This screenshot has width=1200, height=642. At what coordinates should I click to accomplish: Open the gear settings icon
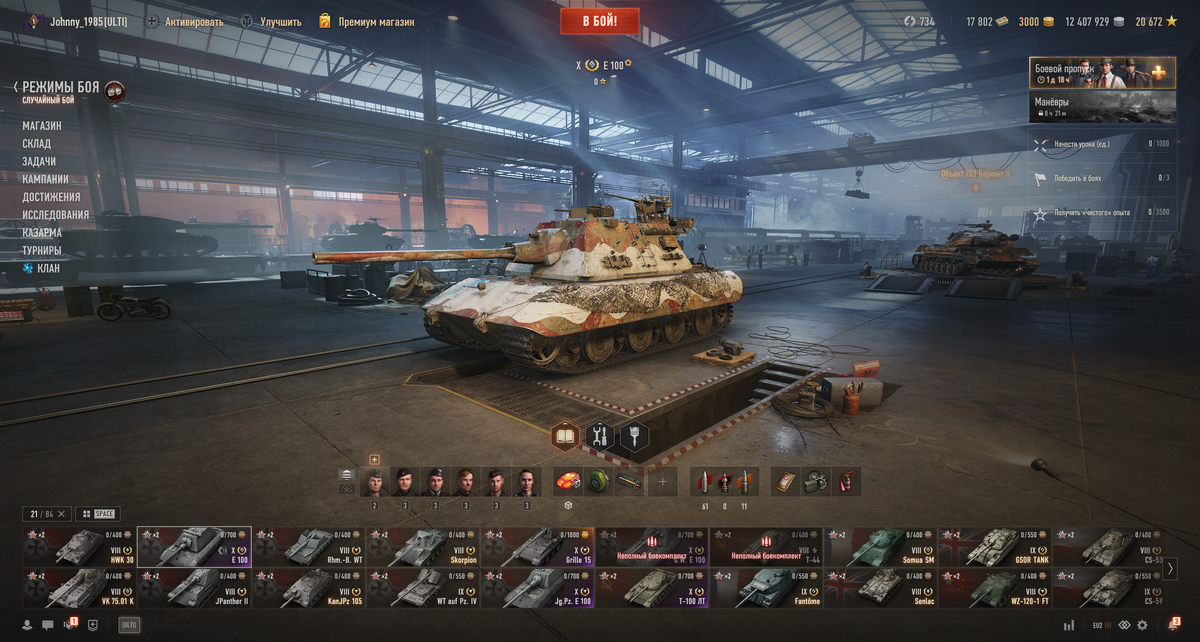point(1142,625)
